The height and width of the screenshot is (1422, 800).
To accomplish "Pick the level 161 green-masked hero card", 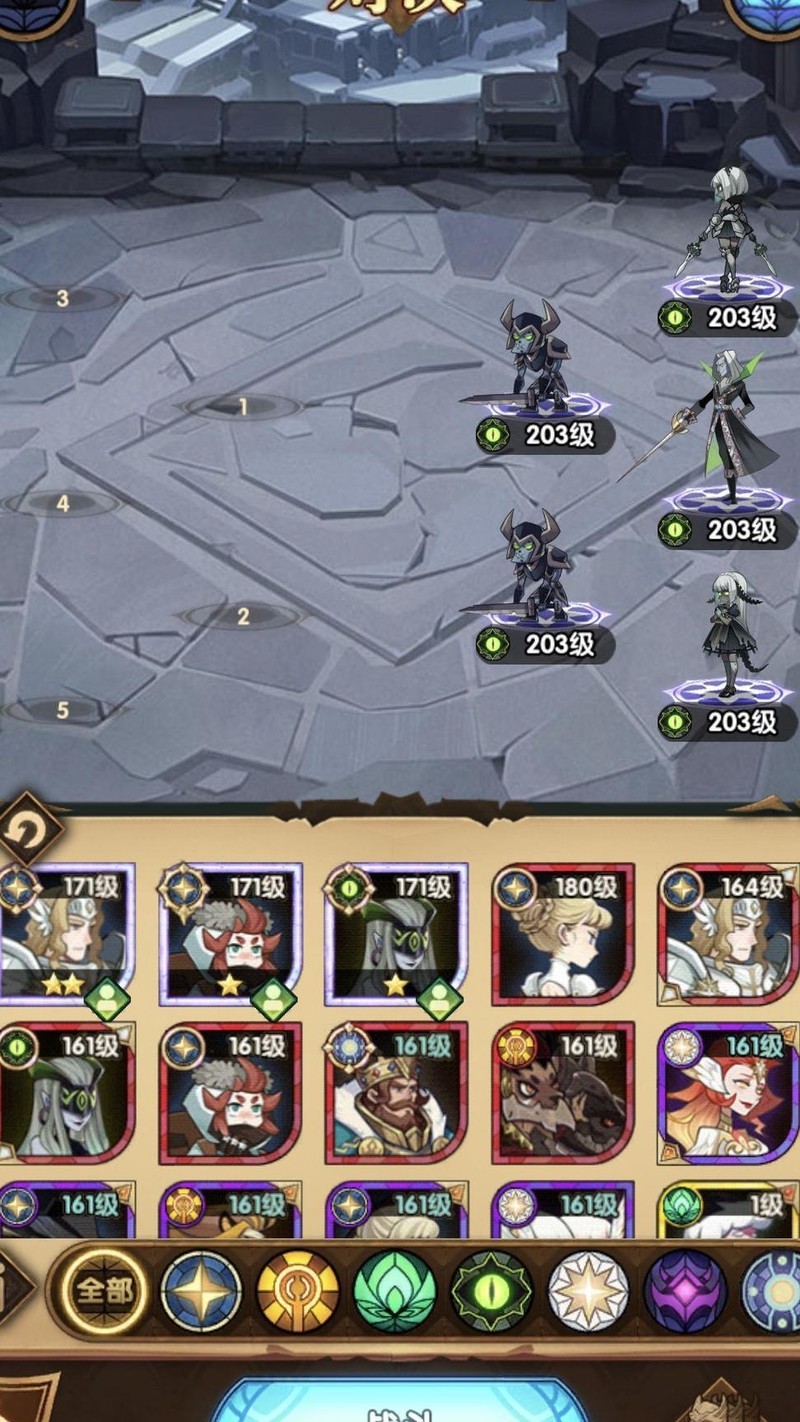I will click(66, 1092).
